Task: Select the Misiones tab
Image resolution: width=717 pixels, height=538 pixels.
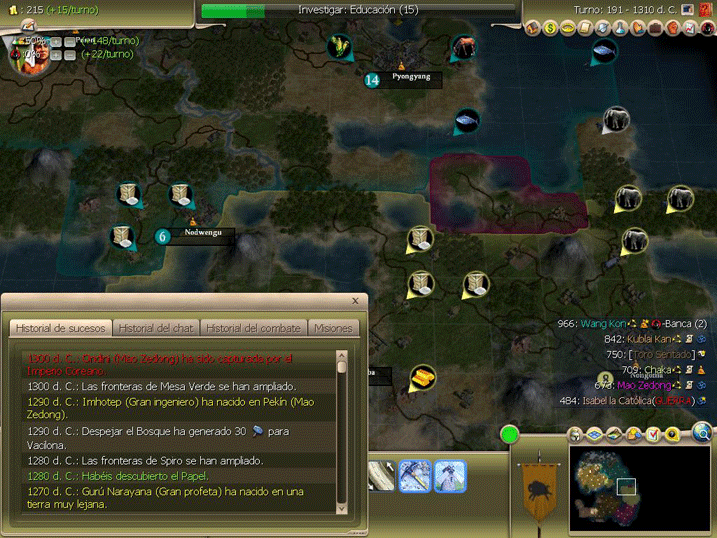Action: [x=333, y=328]
